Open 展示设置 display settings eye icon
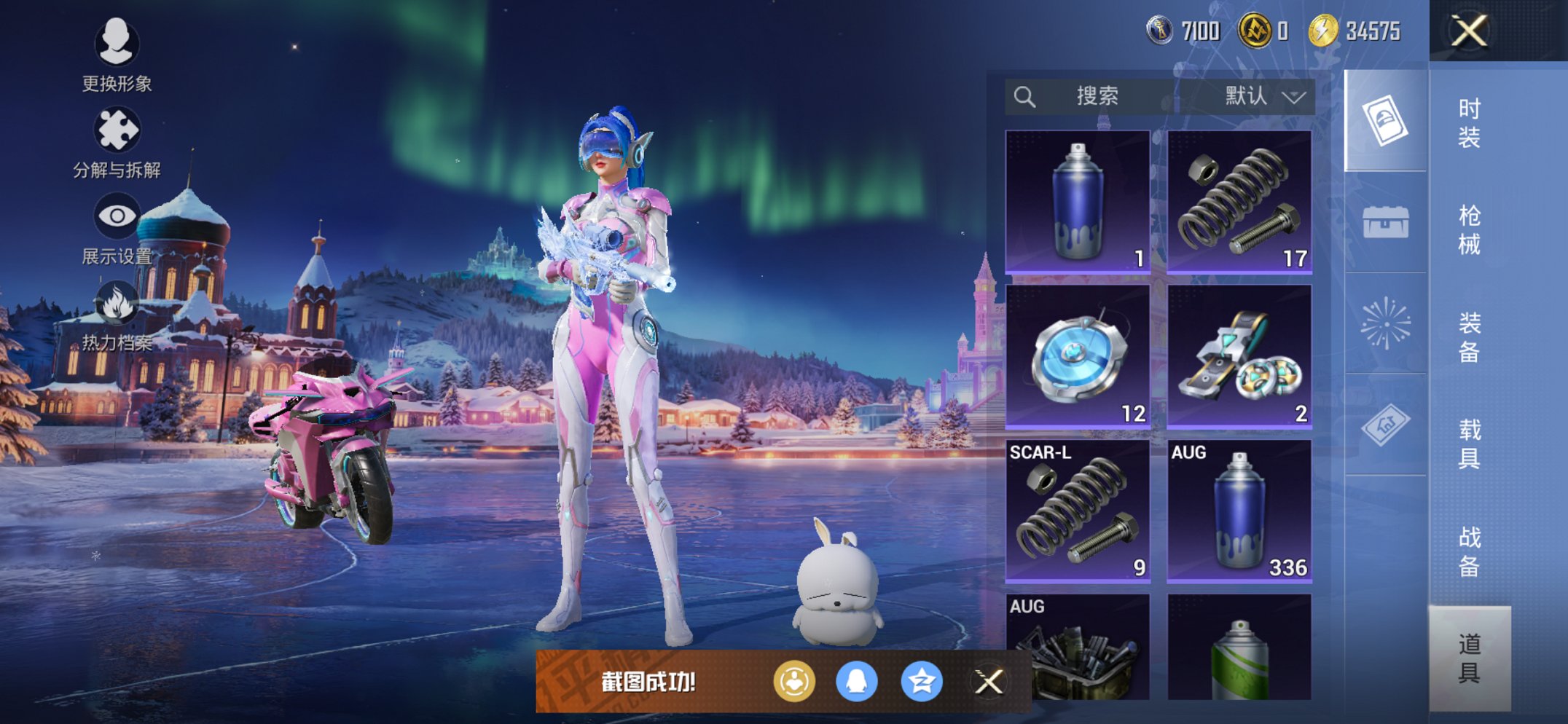The height and width of the screenshot is (724, 1568). [117, 217]
